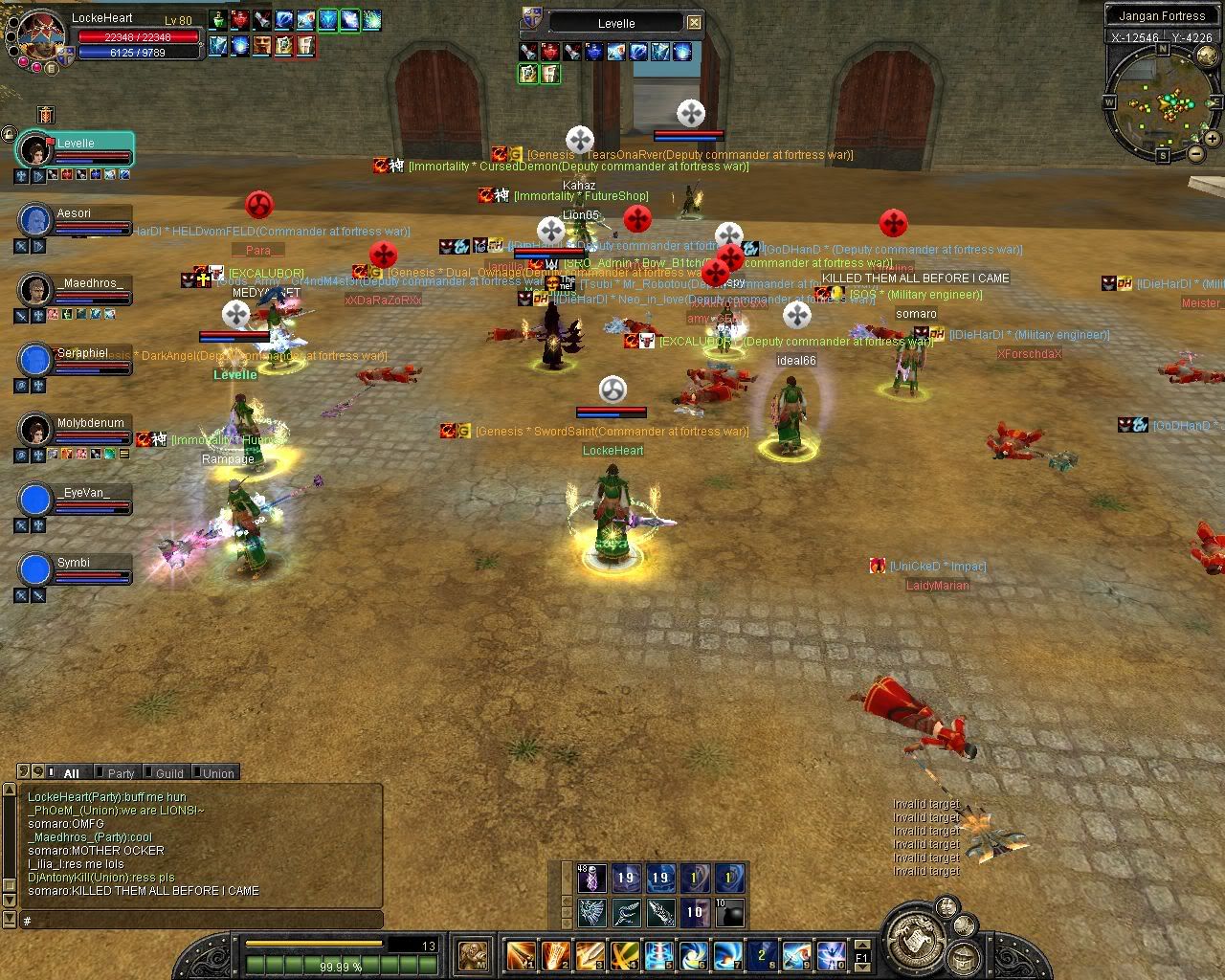1225x980 pixels.
Task: Click the black bomb item slot
Action: click(x=729, y=912)
